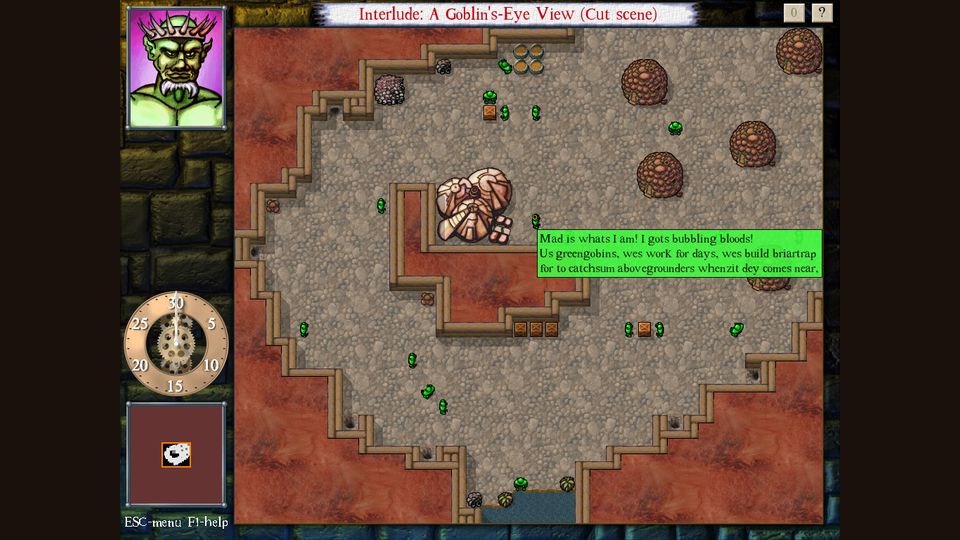
Task: Select the green goblin king portrait
Action: [x=176, y=68]
